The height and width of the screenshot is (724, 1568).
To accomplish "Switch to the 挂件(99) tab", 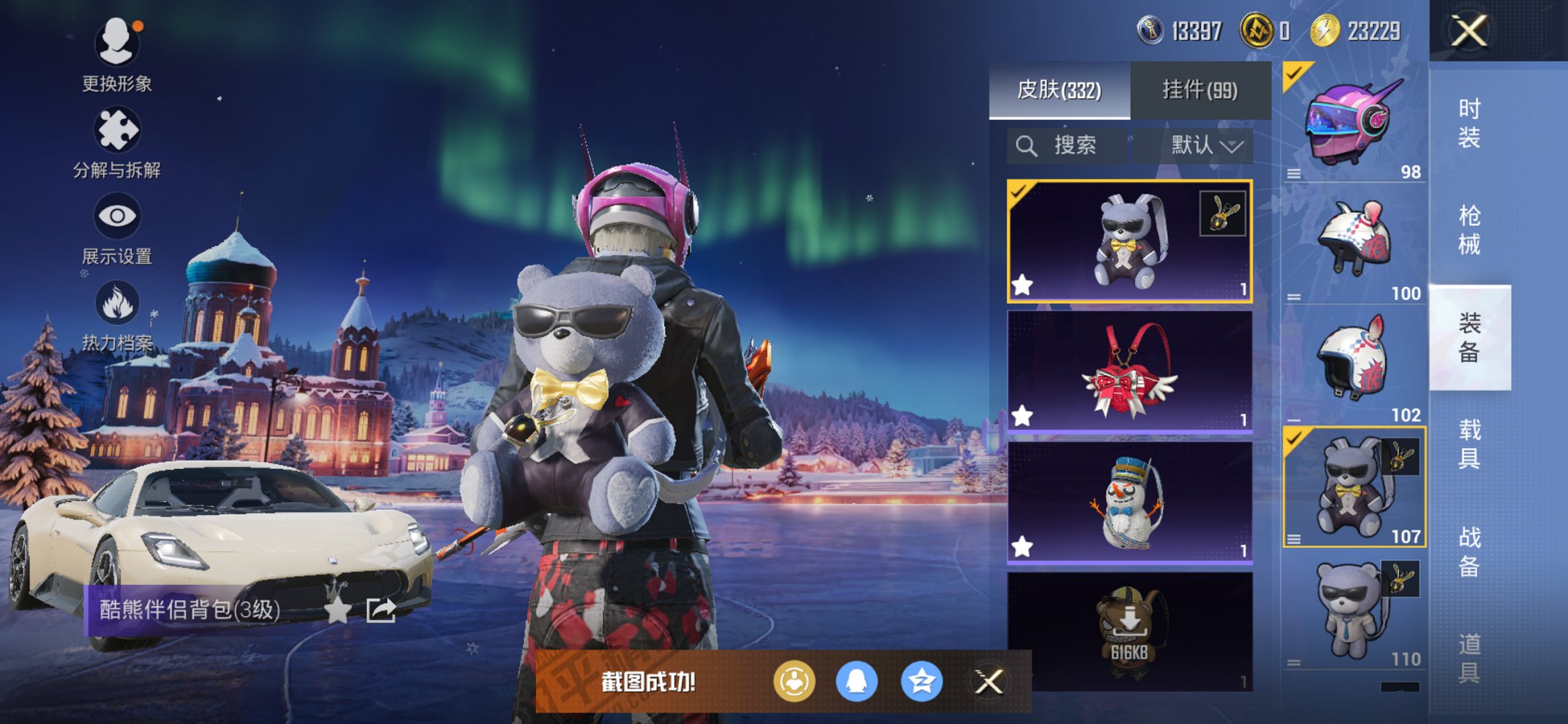I will point(1200,90).
